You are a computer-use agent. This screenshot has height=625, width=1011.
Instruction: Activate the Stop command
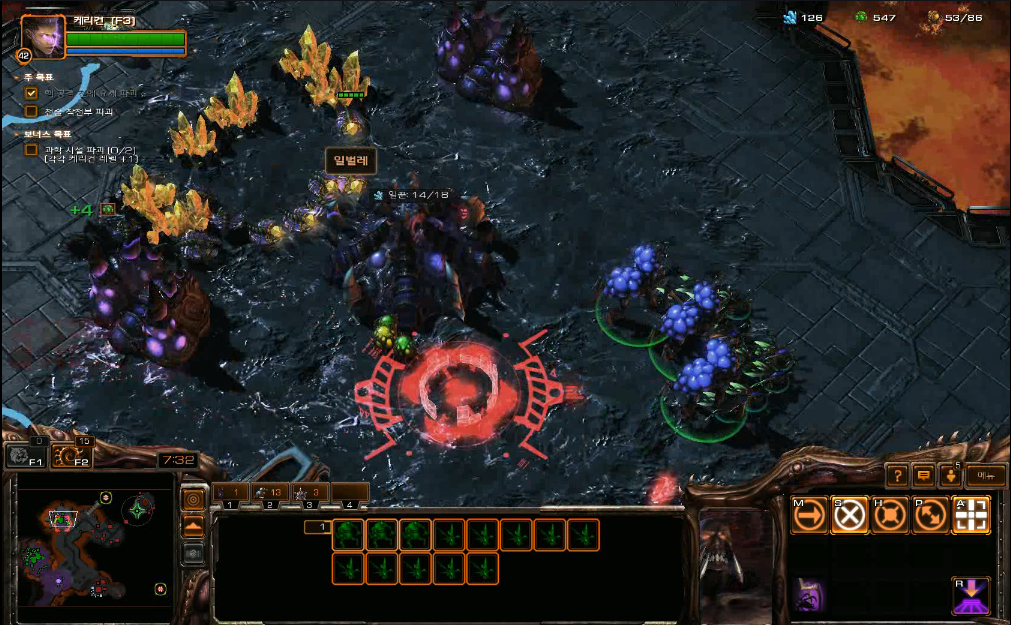[850, 515]
